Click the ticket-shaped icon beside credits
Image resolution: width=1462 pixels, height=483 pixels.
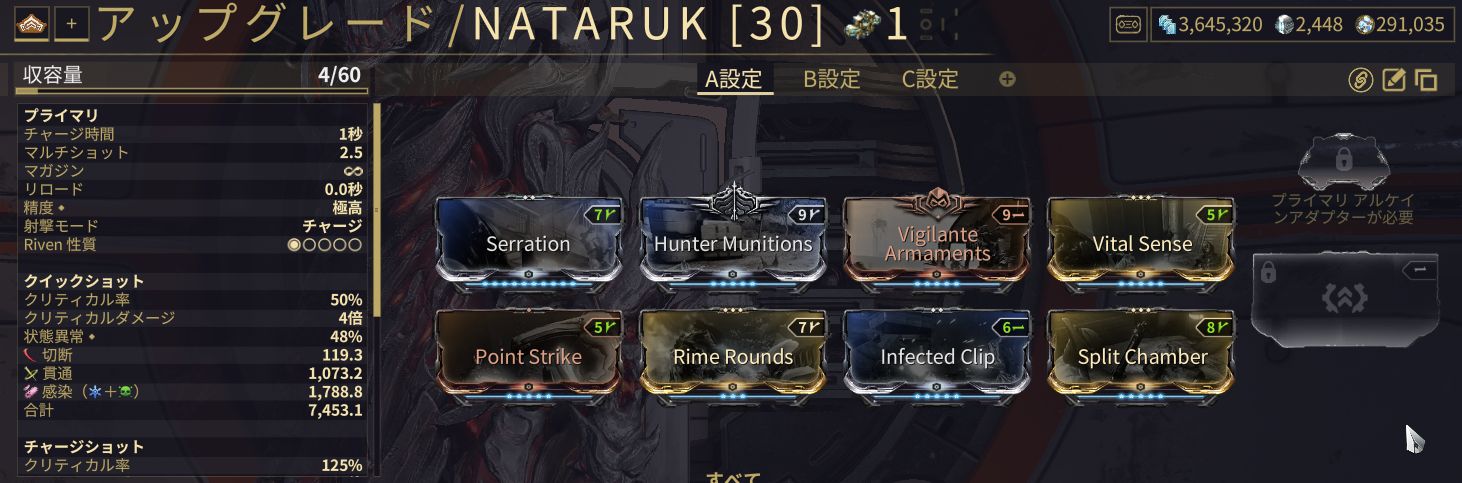1128,25
